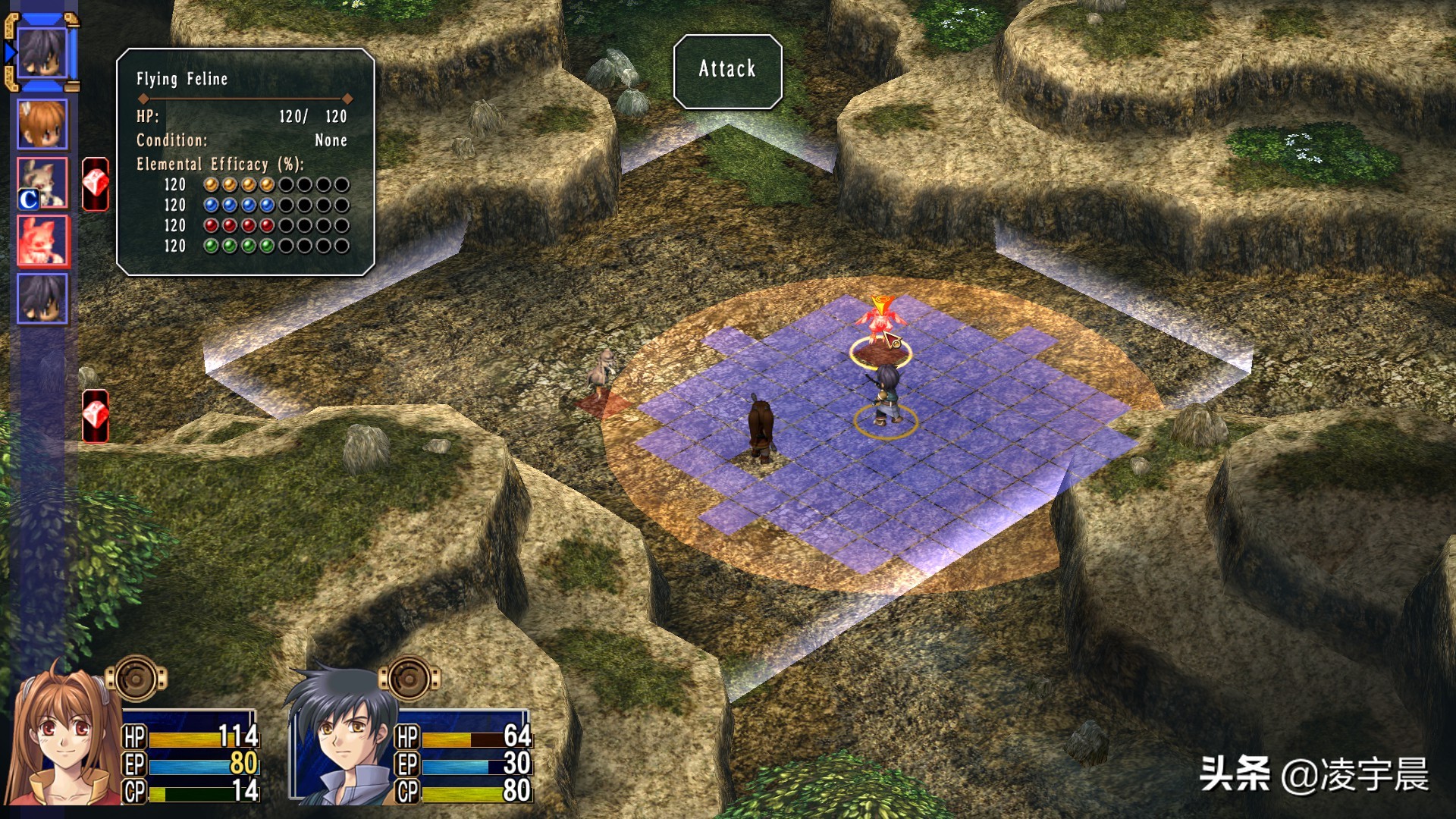1456x819 pixels.
Task: Pick the red-highlighted feline turn order portrait
Action: point(42,241)
